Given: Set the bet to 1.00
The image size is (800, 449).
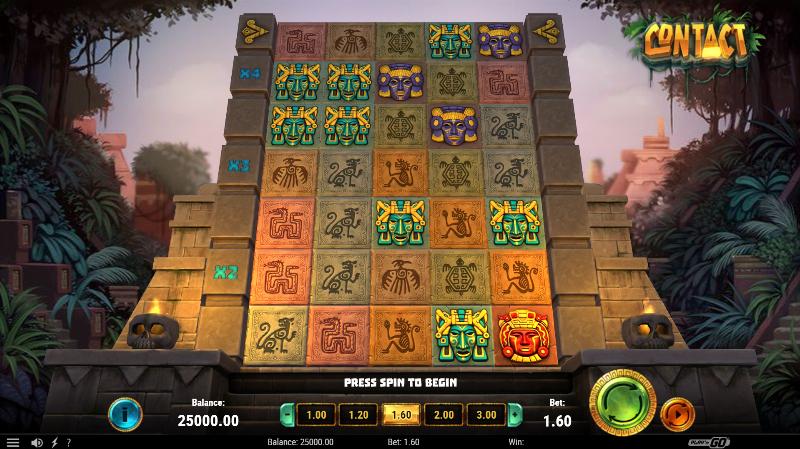Looking at the screenshot, I should 315,414.
